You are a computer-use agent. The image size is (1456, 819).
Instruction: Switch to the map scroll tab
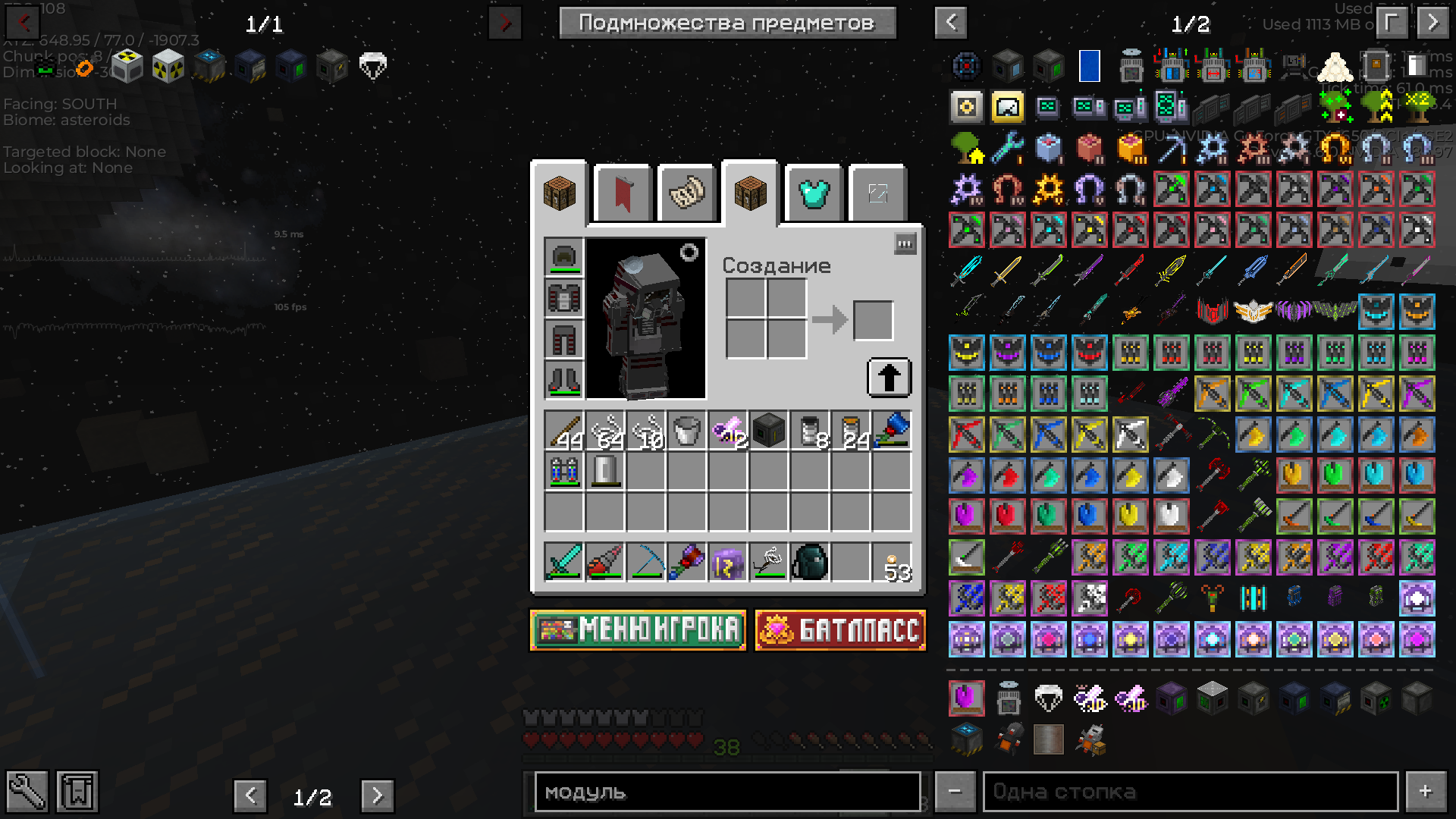pos(687,194)
